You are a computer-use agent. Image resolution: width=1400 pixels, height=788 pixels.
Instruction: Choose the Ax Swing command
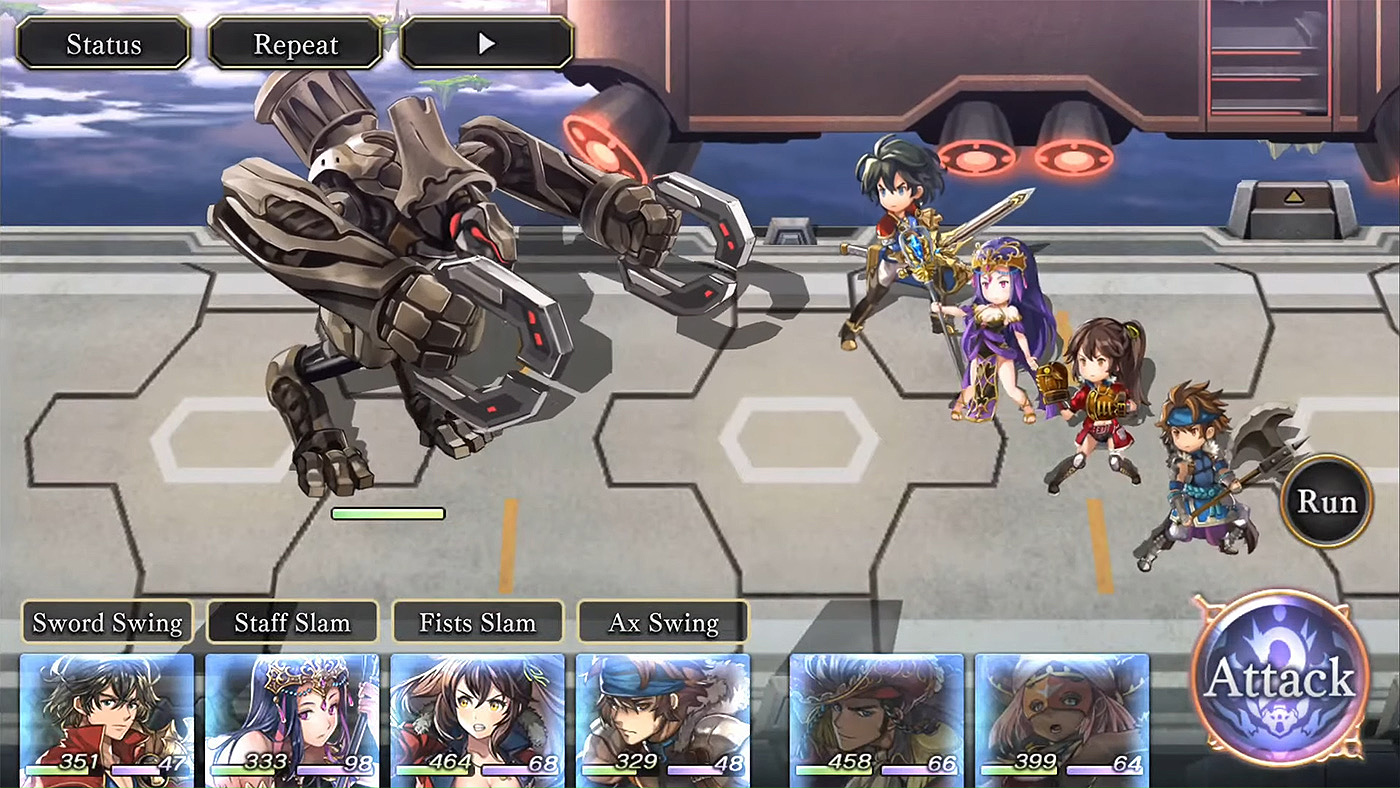click(663, 623)
